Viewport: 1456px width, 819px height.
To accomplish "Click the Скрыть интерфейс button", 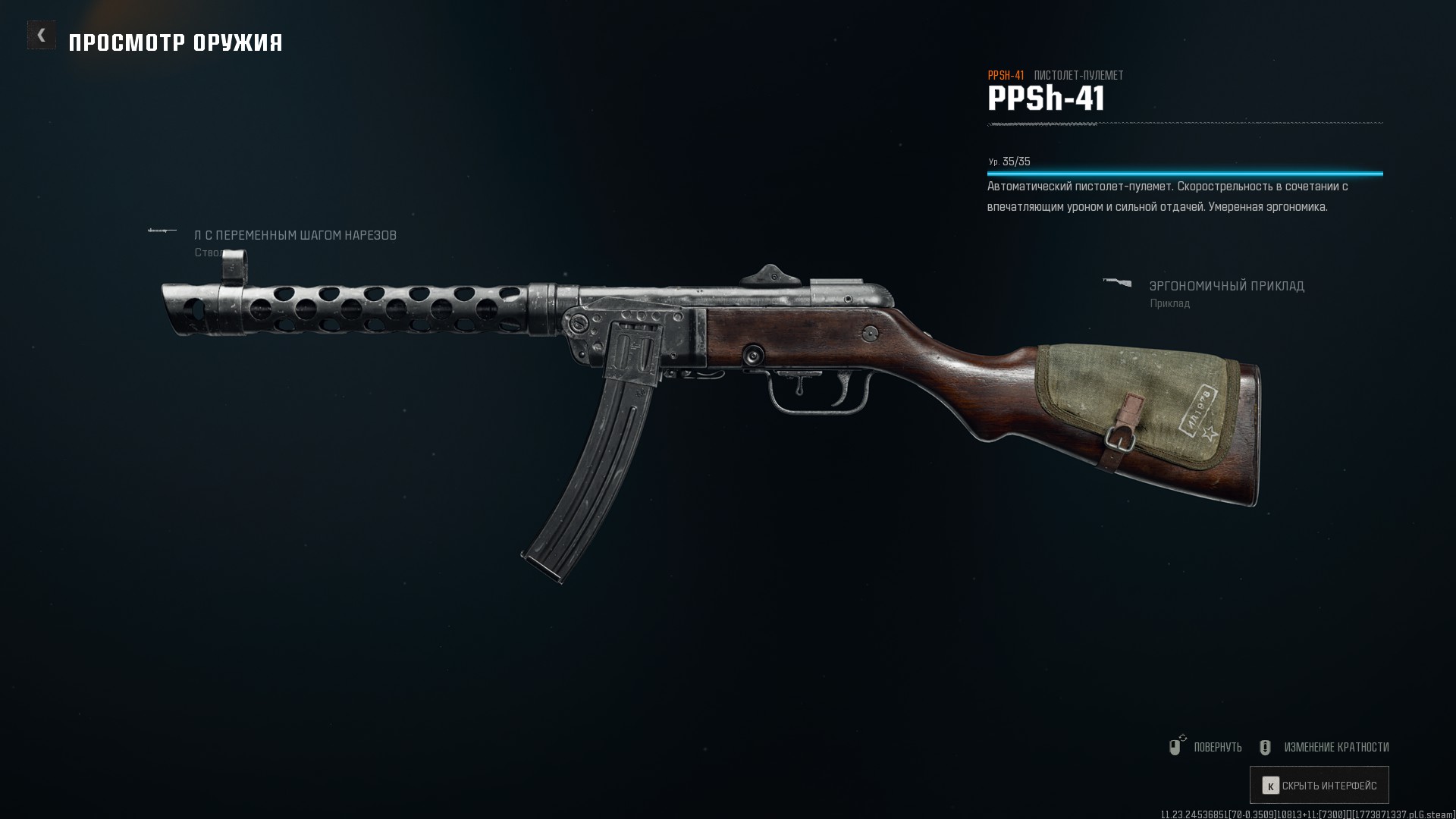I will 1319,786.
